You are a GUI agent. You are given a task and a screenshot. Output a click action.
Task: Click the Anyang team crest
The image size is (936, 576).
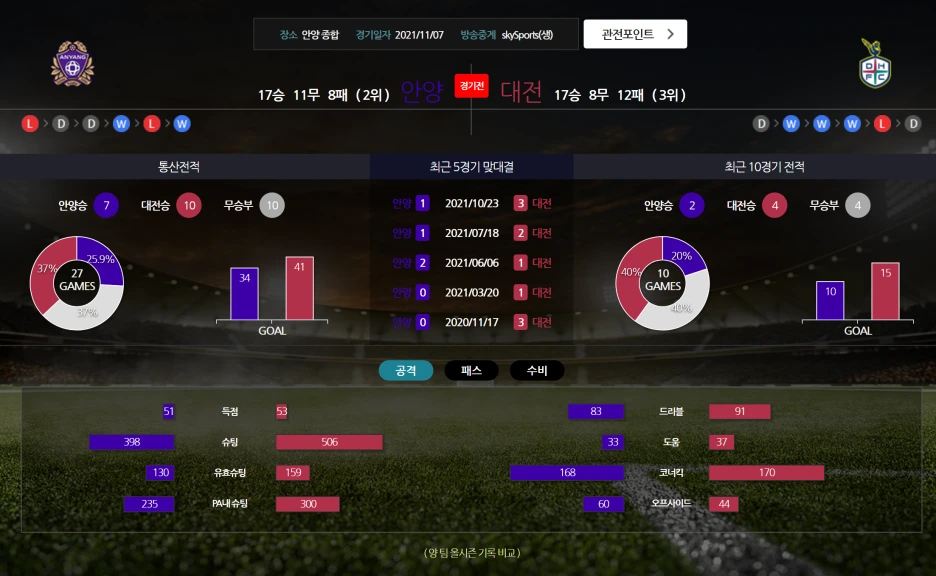pos(72,64)
